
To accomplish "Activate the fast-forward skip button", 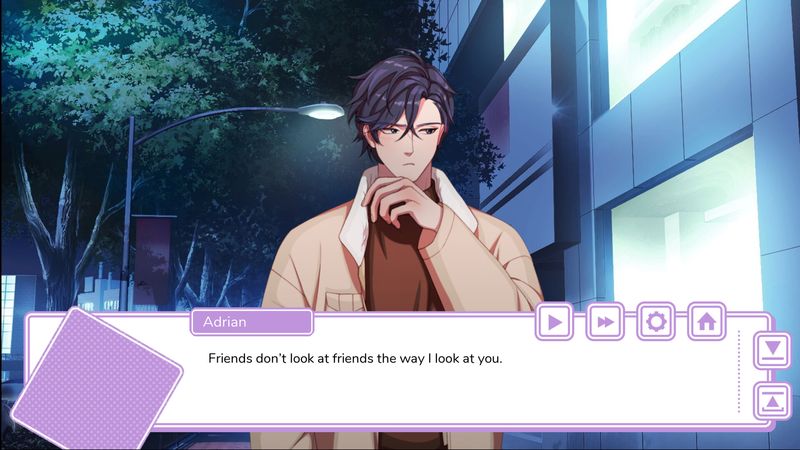I will (605, 321).
